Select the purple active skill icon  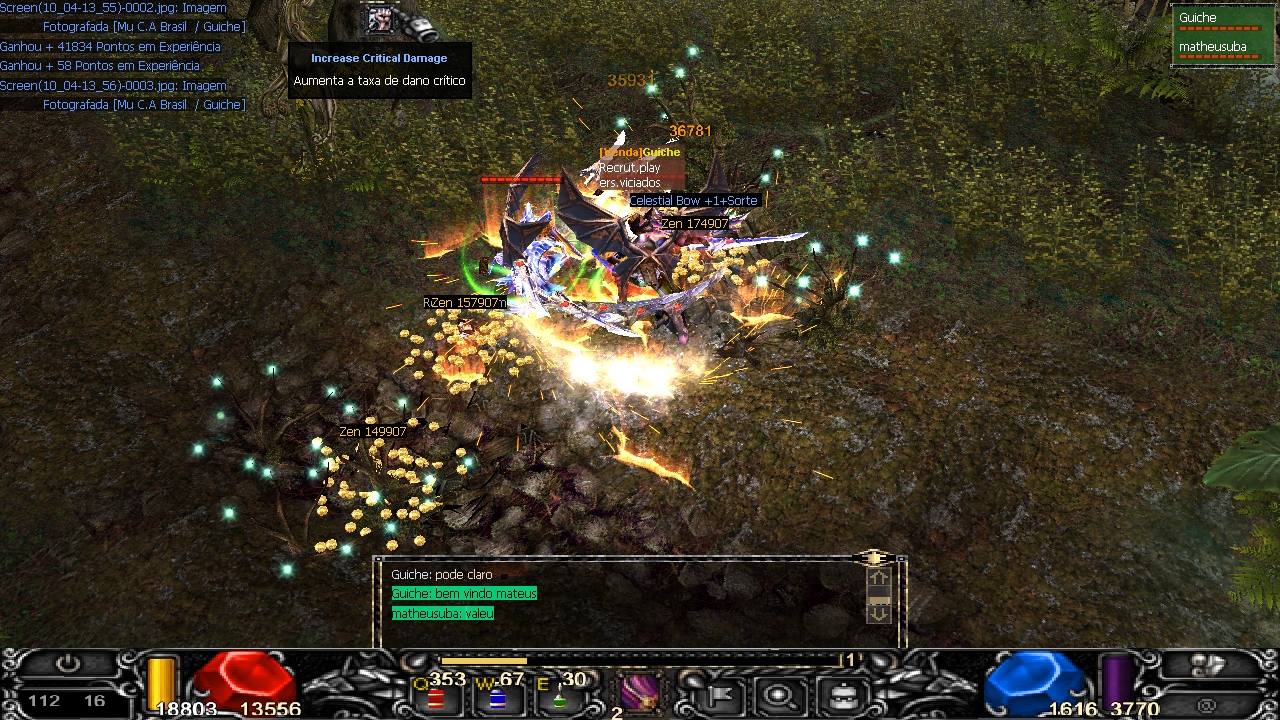tap(640, 691)
